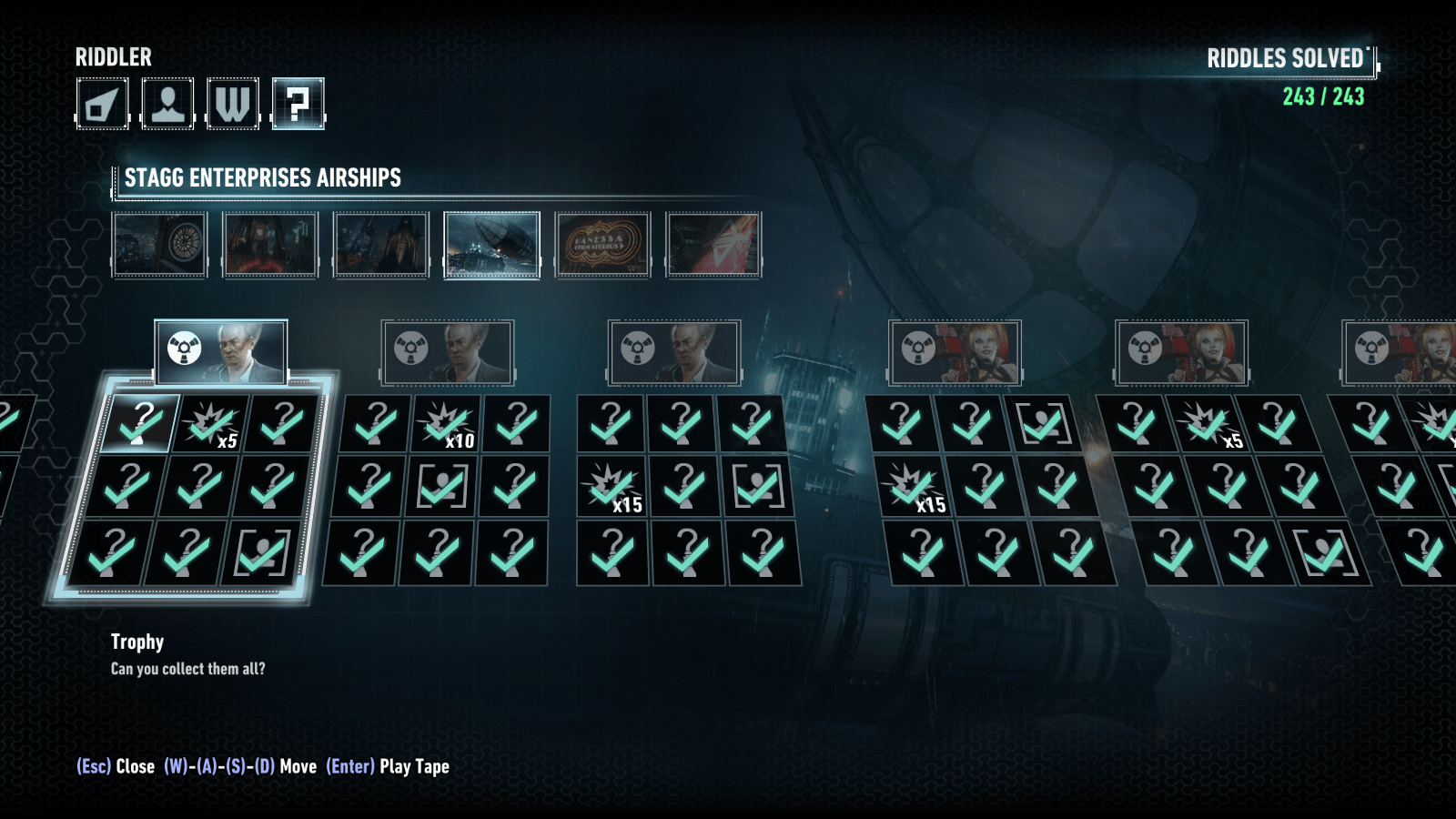Viewport: 1456px width, 819px height.
Task: Open the first tab with the angled shape icon
Action: (102, 104)
